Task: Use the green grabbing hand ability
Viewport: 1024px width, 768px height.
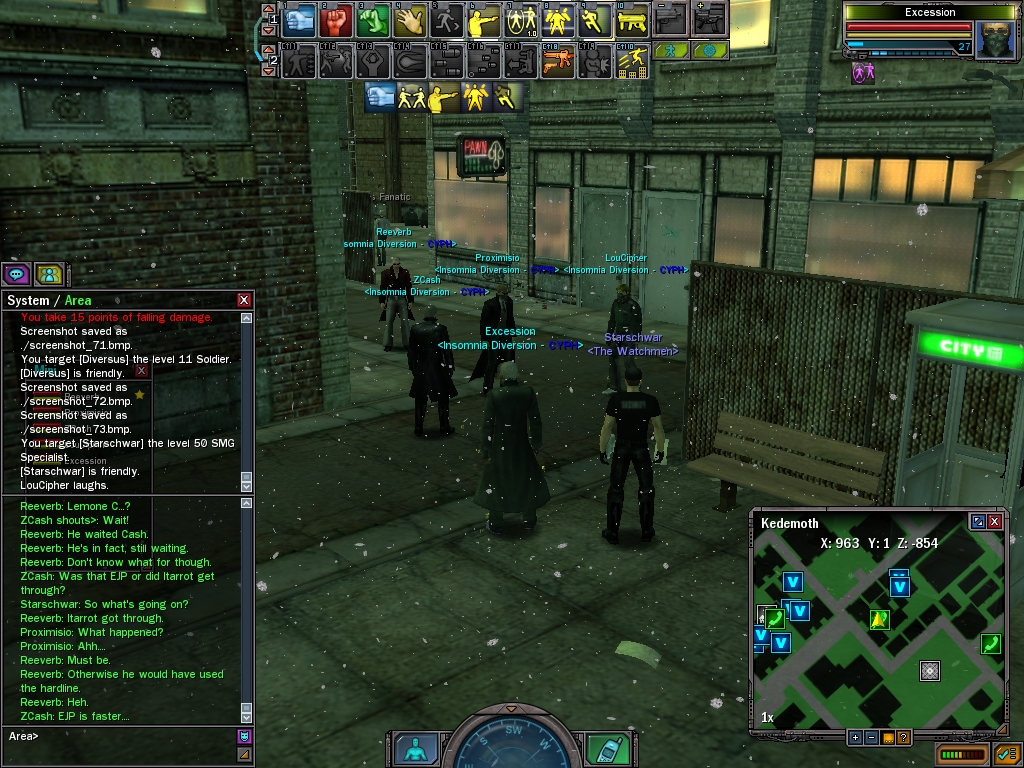Action: tap(372, 20)
